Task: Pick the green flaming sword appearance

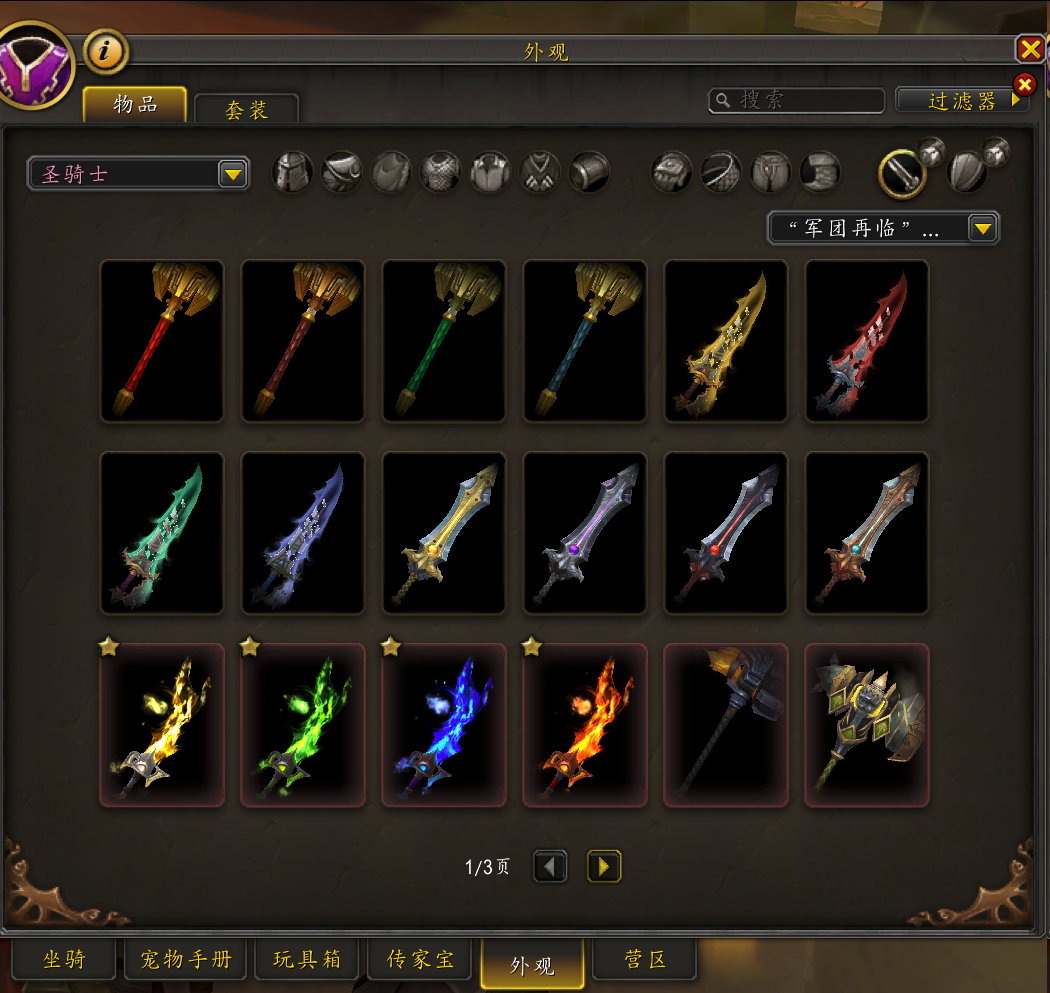Action: (x=303, y=725)
